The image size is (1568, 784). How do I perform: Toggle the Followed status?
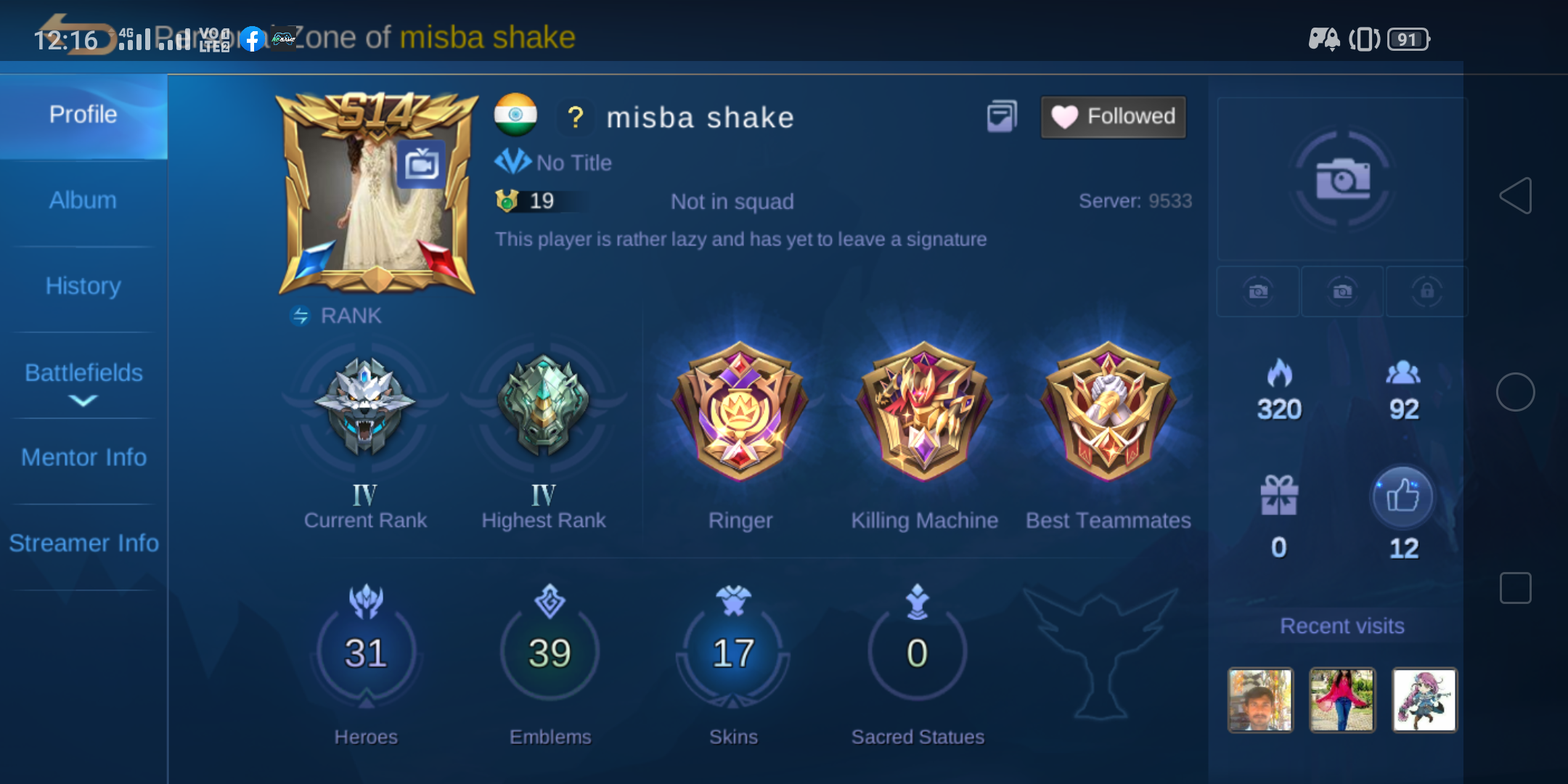pos(1113,116)
